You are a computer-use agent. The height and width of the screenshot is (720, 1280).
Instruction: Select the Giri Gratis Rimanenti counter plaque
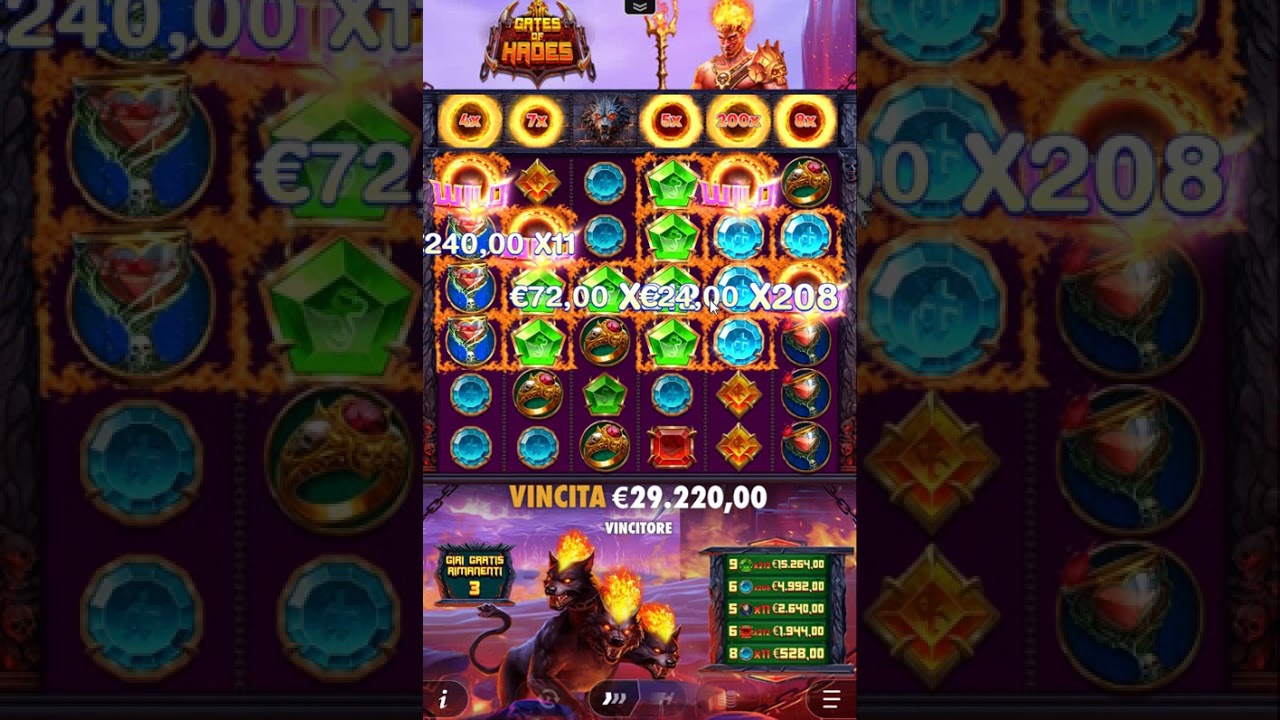477,573
